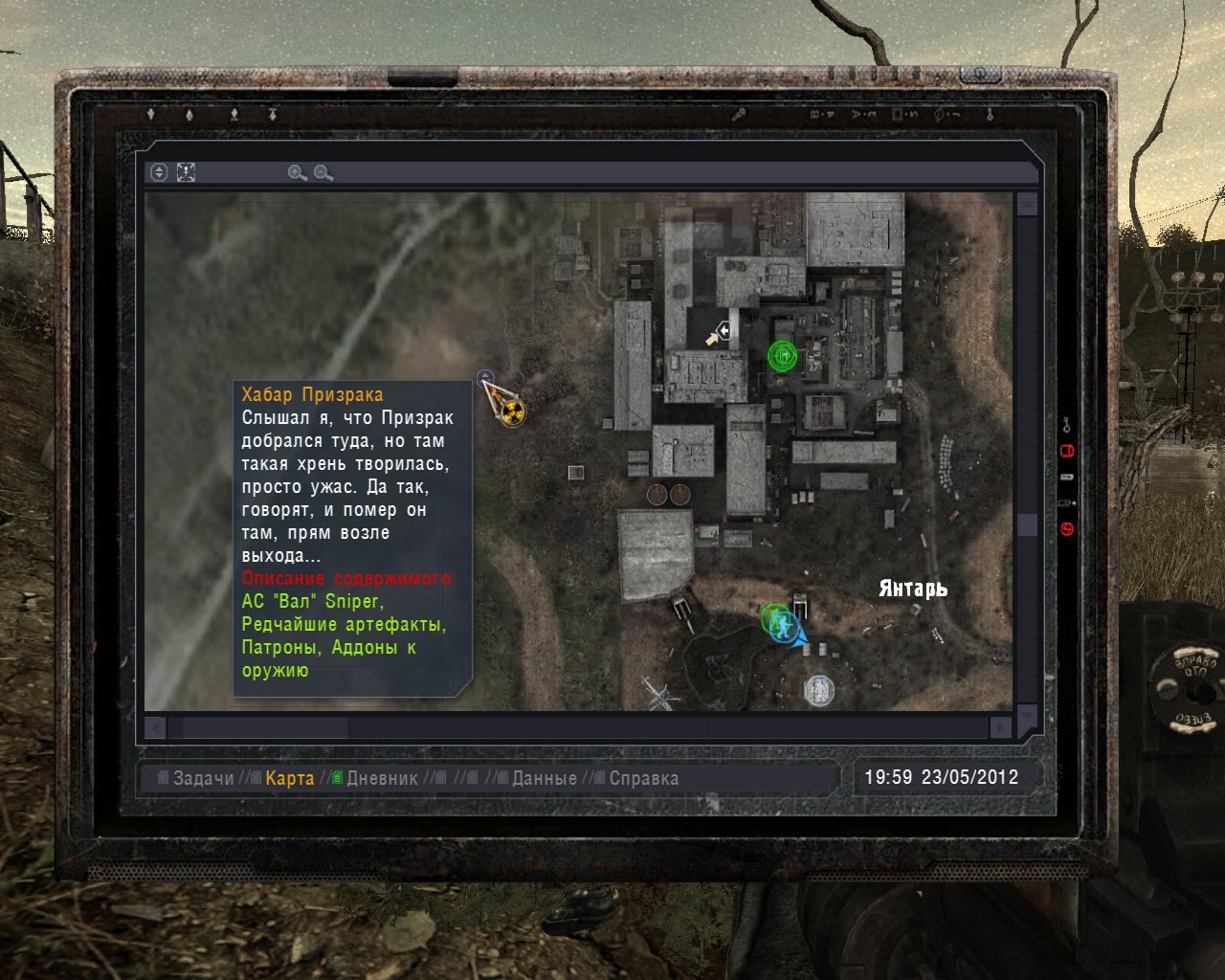This screenshot has height=980, width=1225.
Task: Center the map on the player
Action: coord(187,172)
